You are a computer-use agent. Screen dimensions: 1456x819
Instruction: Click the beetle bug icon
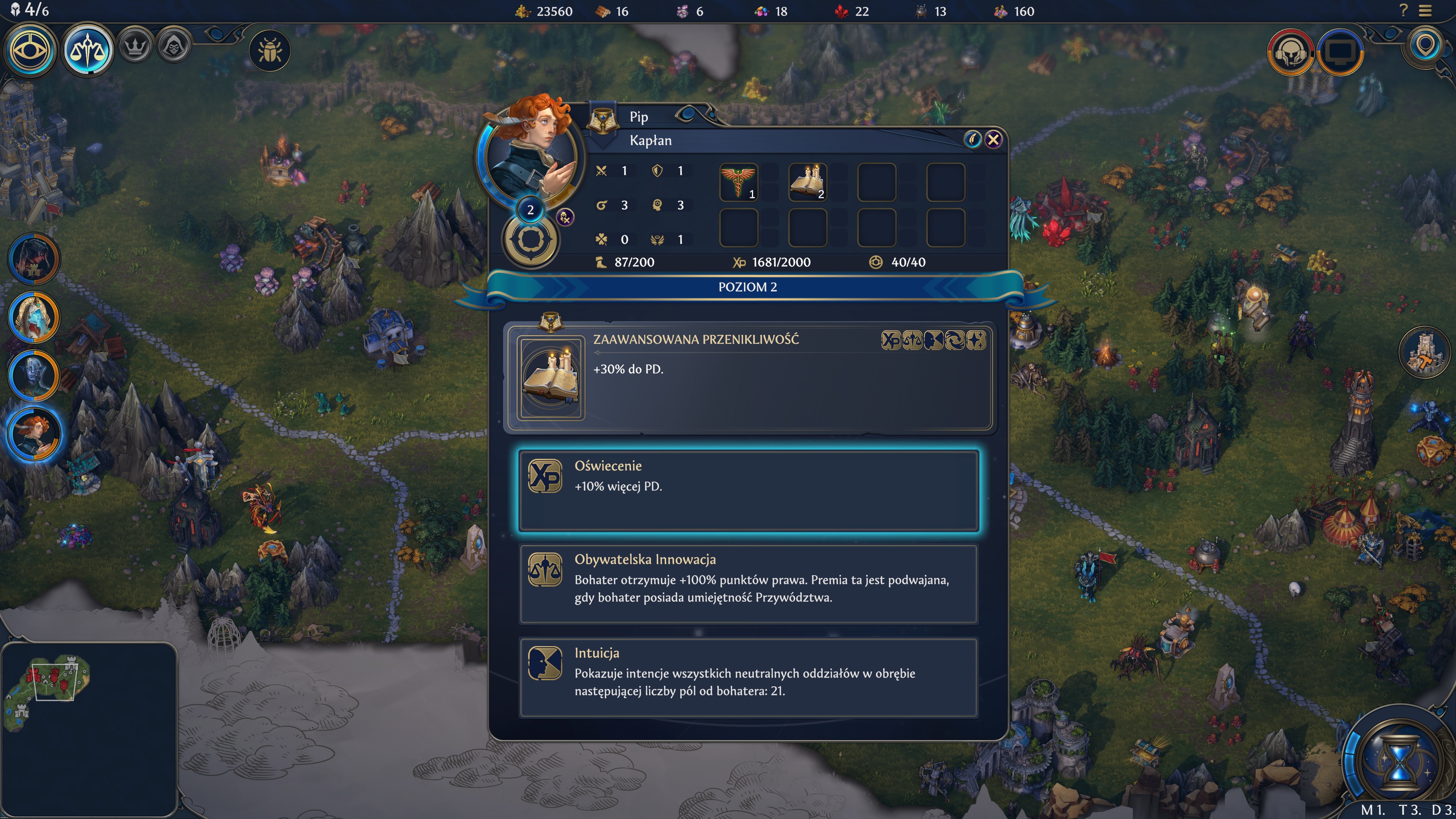coord(270,51)
